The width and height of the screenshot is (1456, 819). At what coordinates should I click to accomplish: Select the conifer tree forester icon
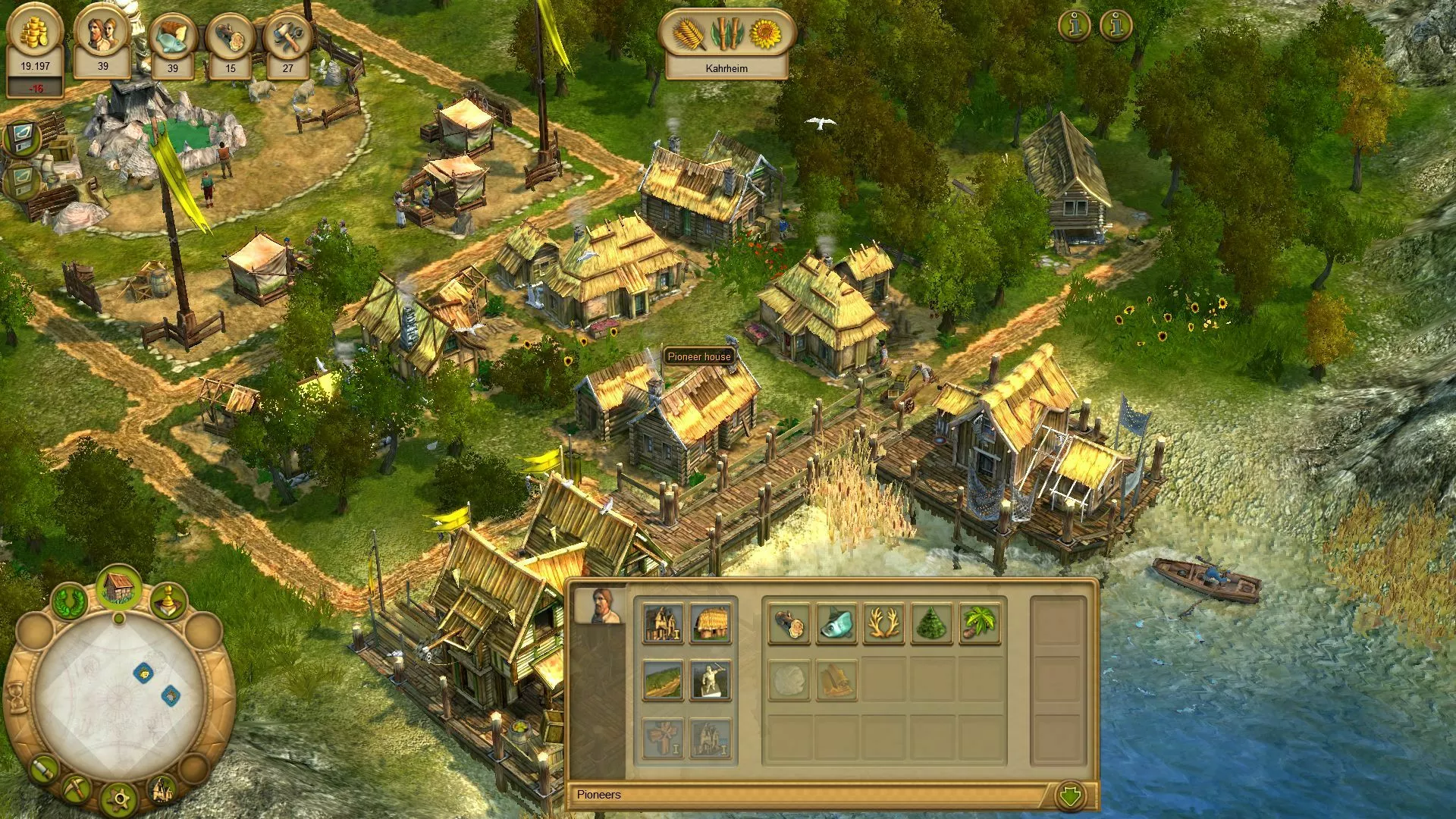932,623
